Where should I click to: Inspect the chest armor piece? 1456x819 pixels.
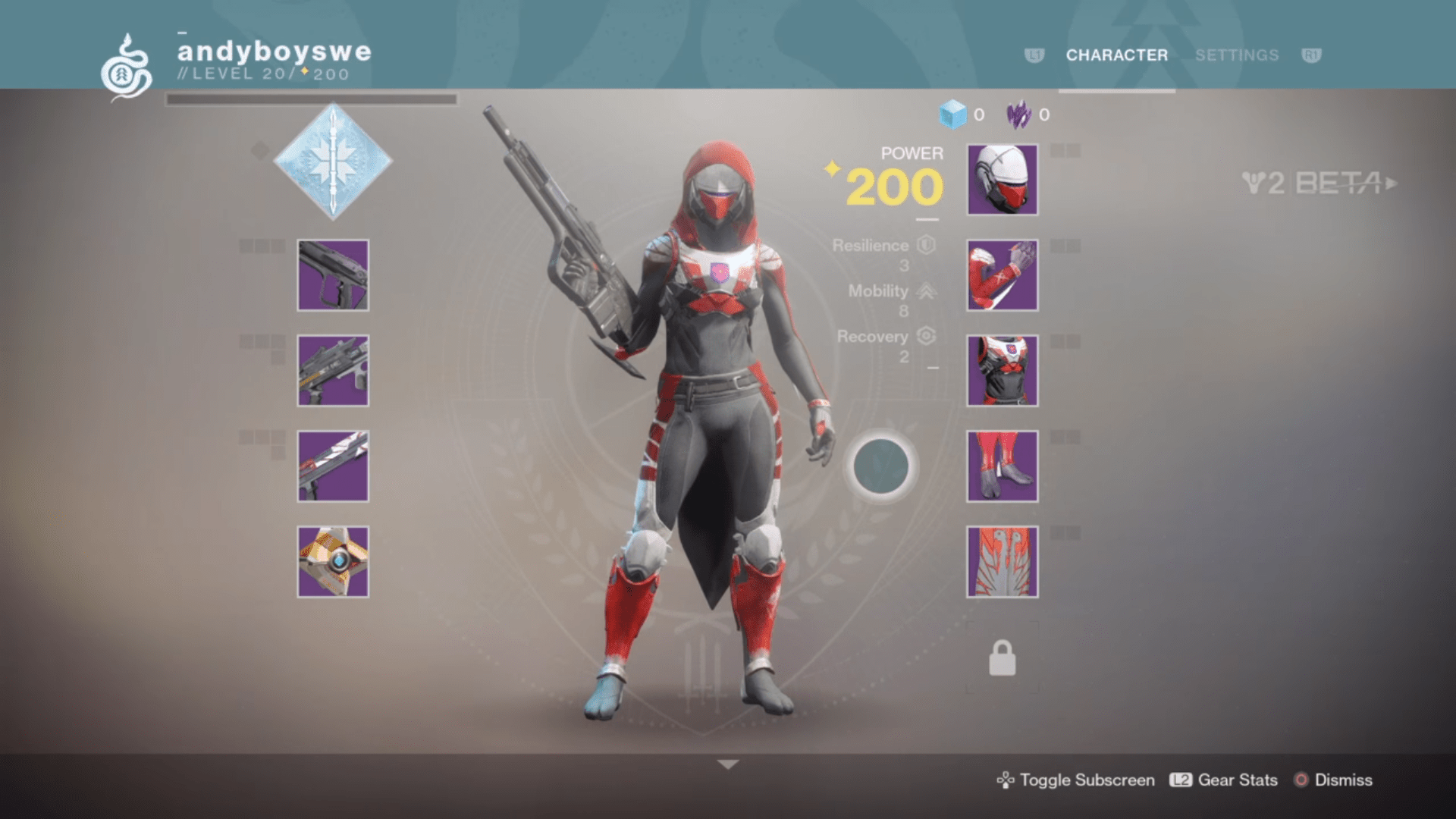(x=1001, y=372)
